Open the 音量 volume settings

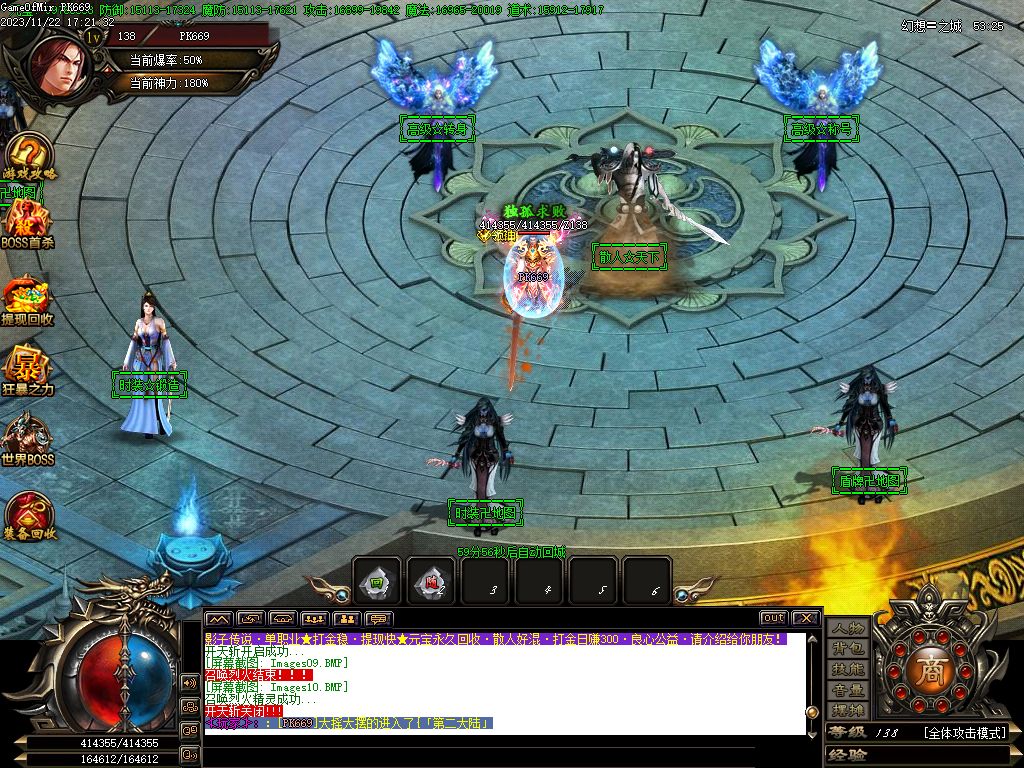848,690
